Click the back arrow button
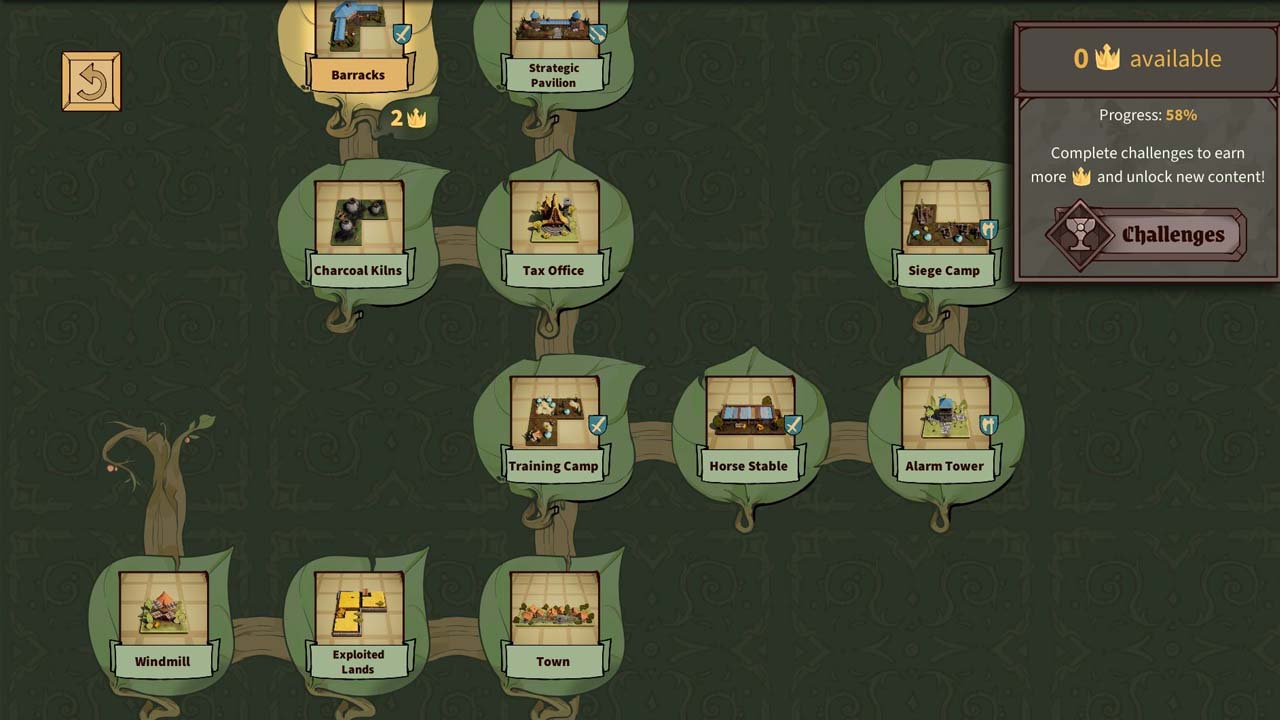Image resolution: width=1280 pixels, height=720 pixels. [x=91, y=82]
